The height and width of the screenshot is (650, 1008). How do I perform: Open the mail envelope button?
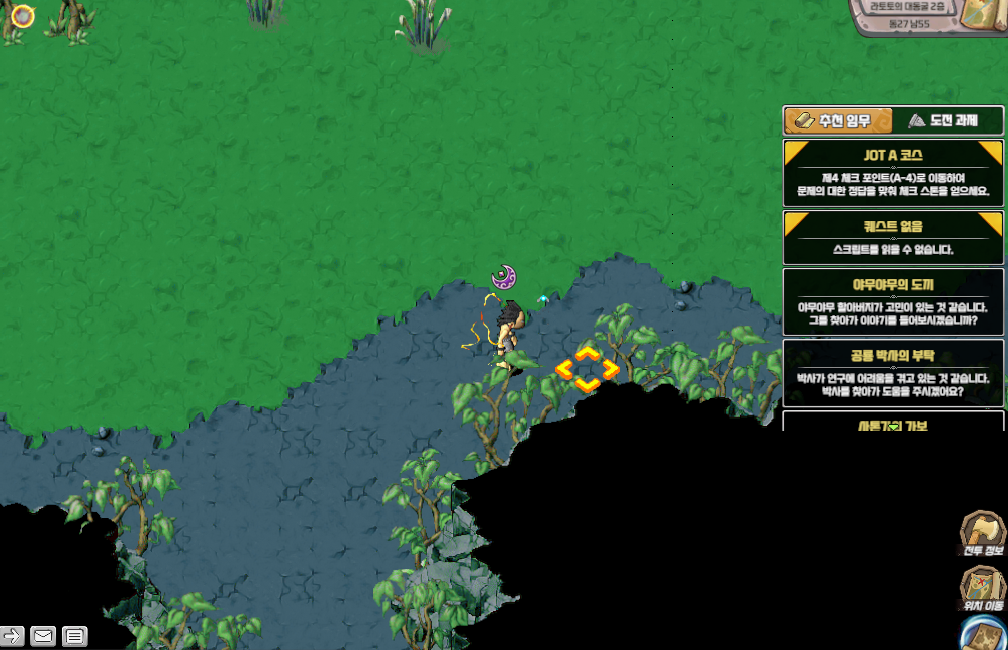[x=43, y=635]
